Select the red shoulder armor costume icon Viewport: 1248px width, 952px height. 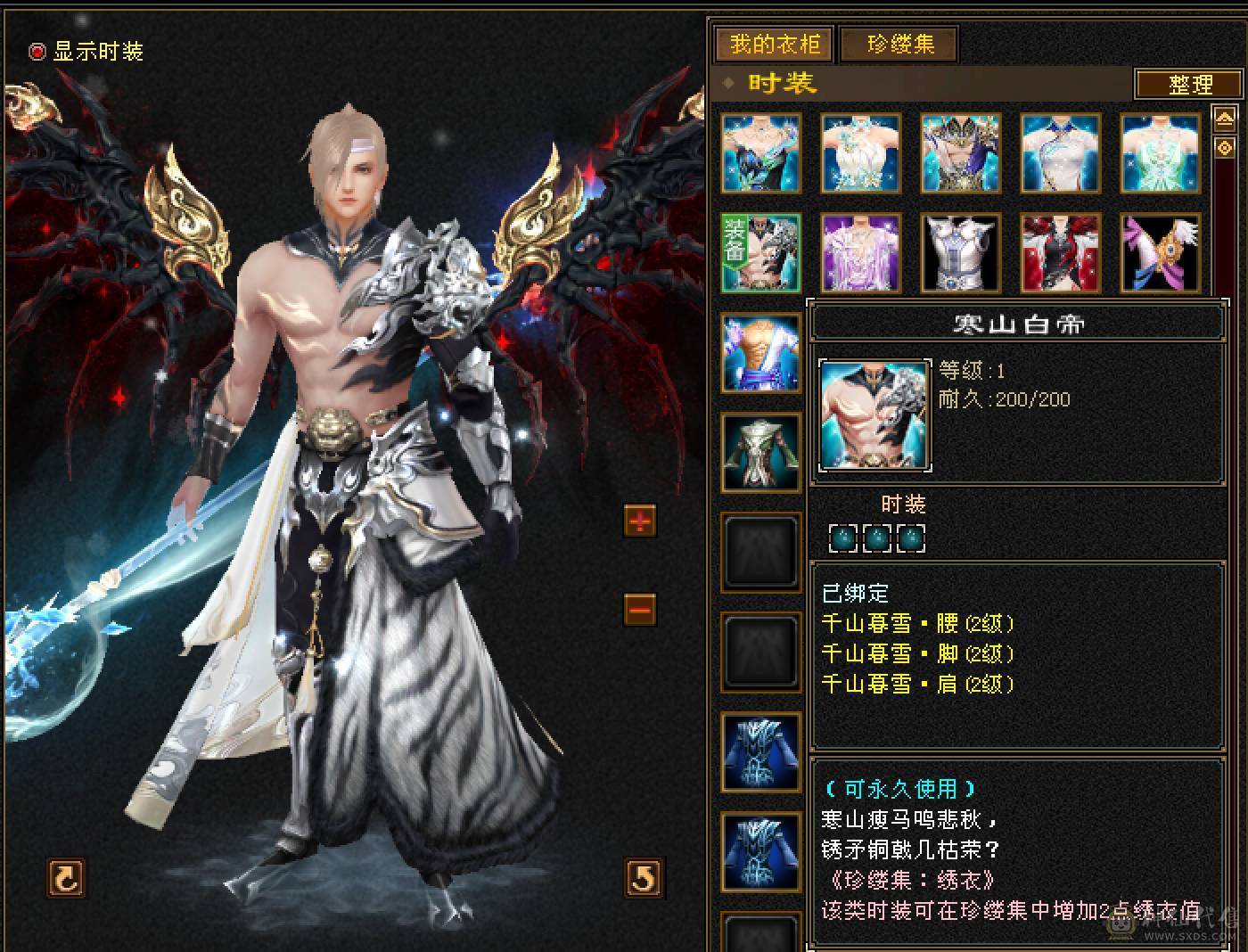(1061, 253)
